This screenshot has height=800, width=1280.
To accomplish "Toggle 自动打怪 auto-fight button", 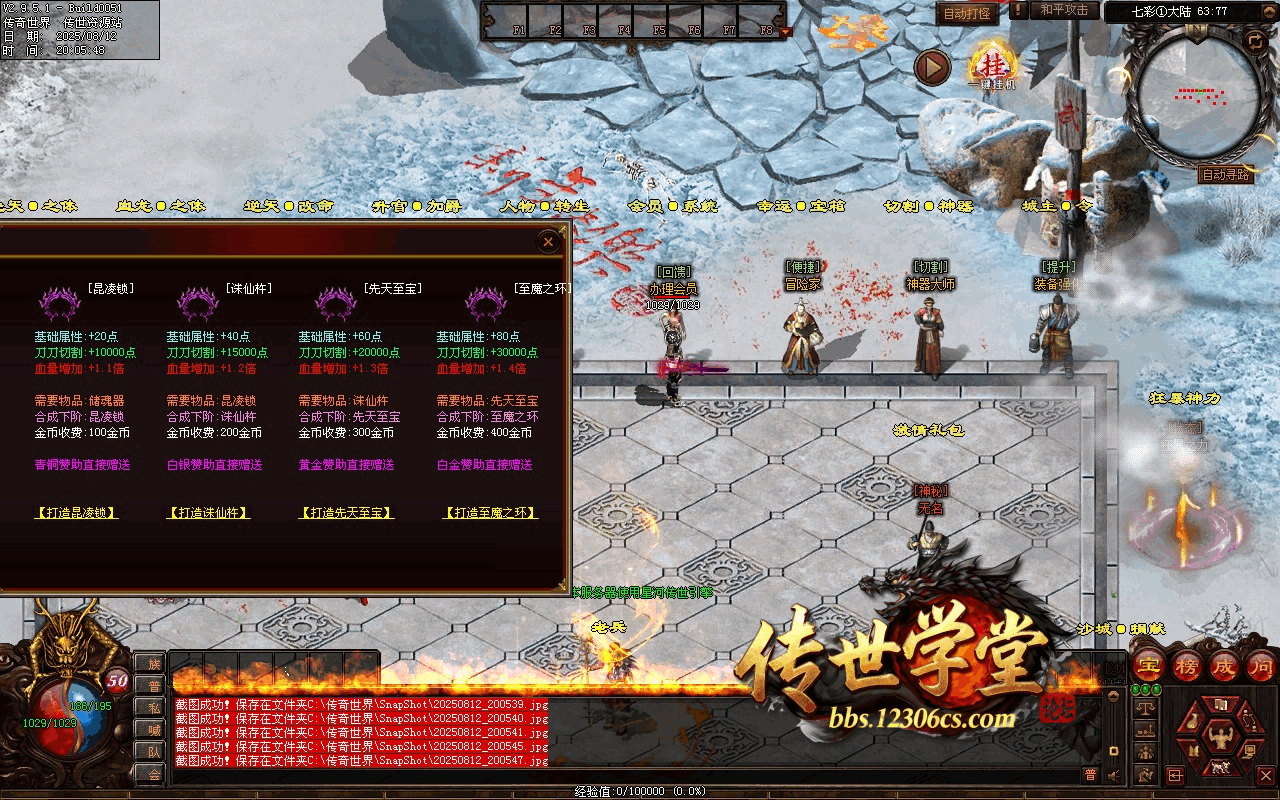I will [967, 14].
